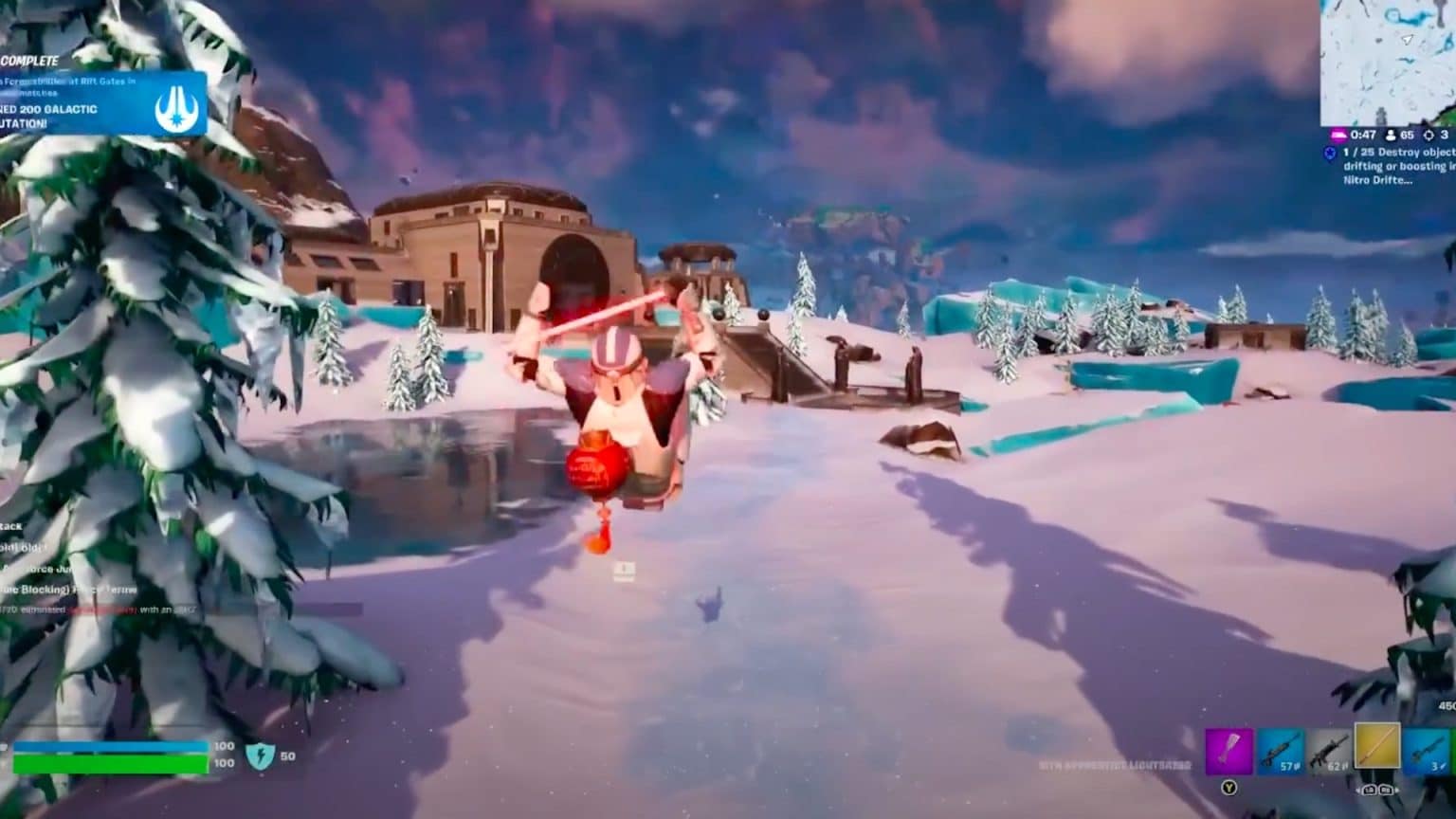Click the storm timer icon showing 0:47
The width and height of the screenshot is (1456, 819).
[x=1339, y=135]
